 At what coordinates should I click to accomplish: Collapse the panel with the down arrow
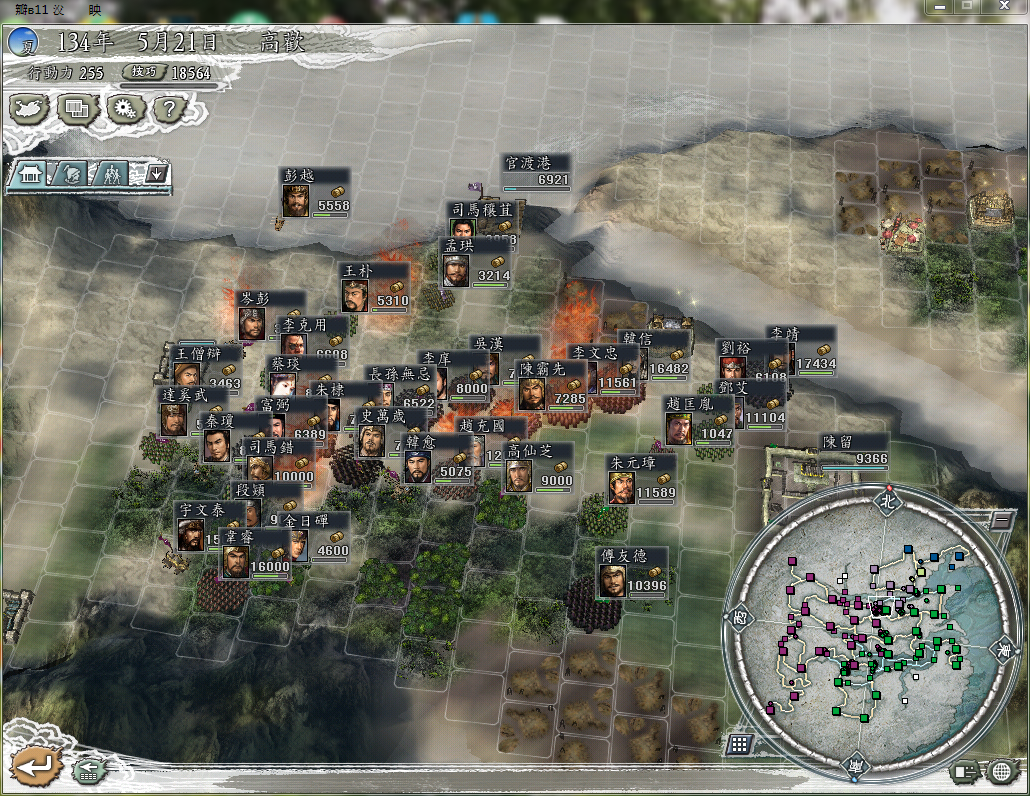[x=156, y=174]
